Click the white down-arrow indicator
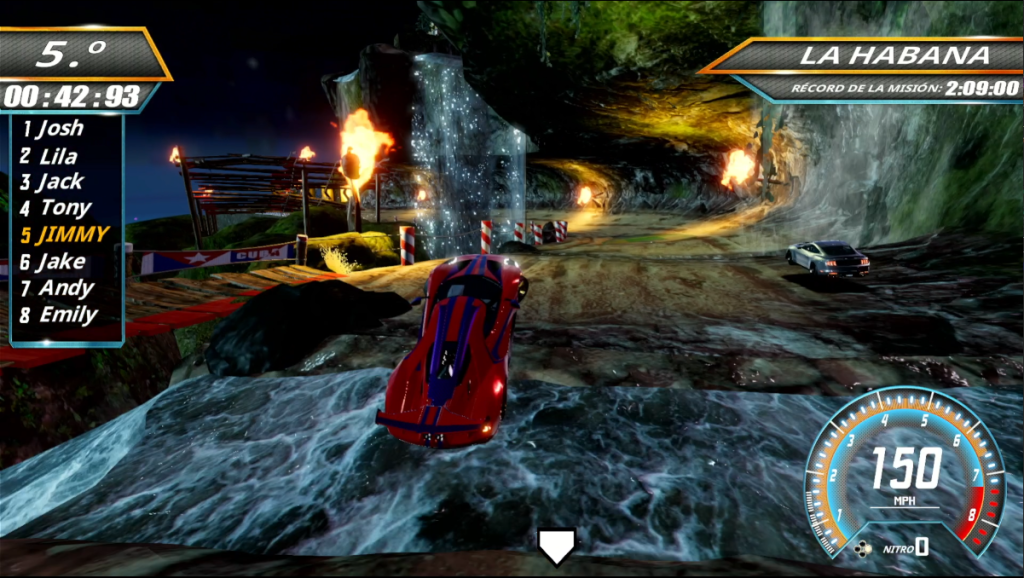1024x578 pixels. tap(556, 544)
